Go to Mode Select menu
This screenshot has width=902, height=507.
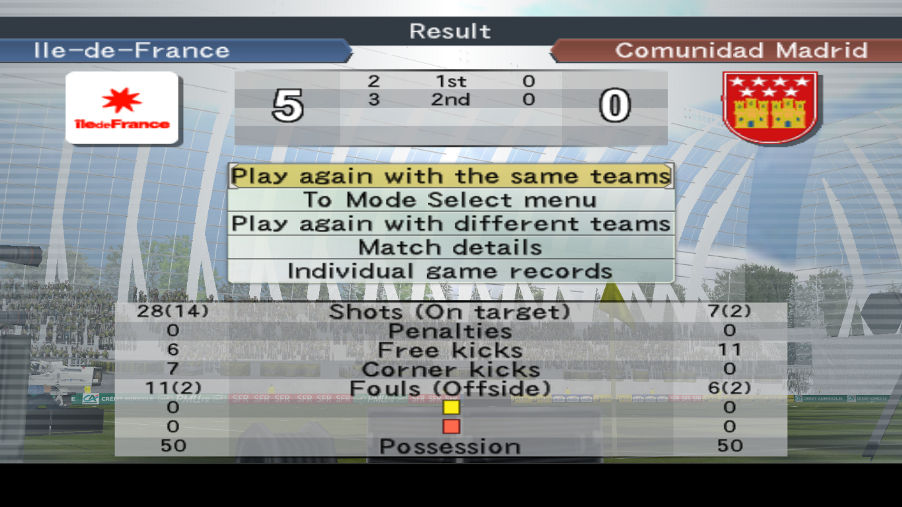[450, 200]
